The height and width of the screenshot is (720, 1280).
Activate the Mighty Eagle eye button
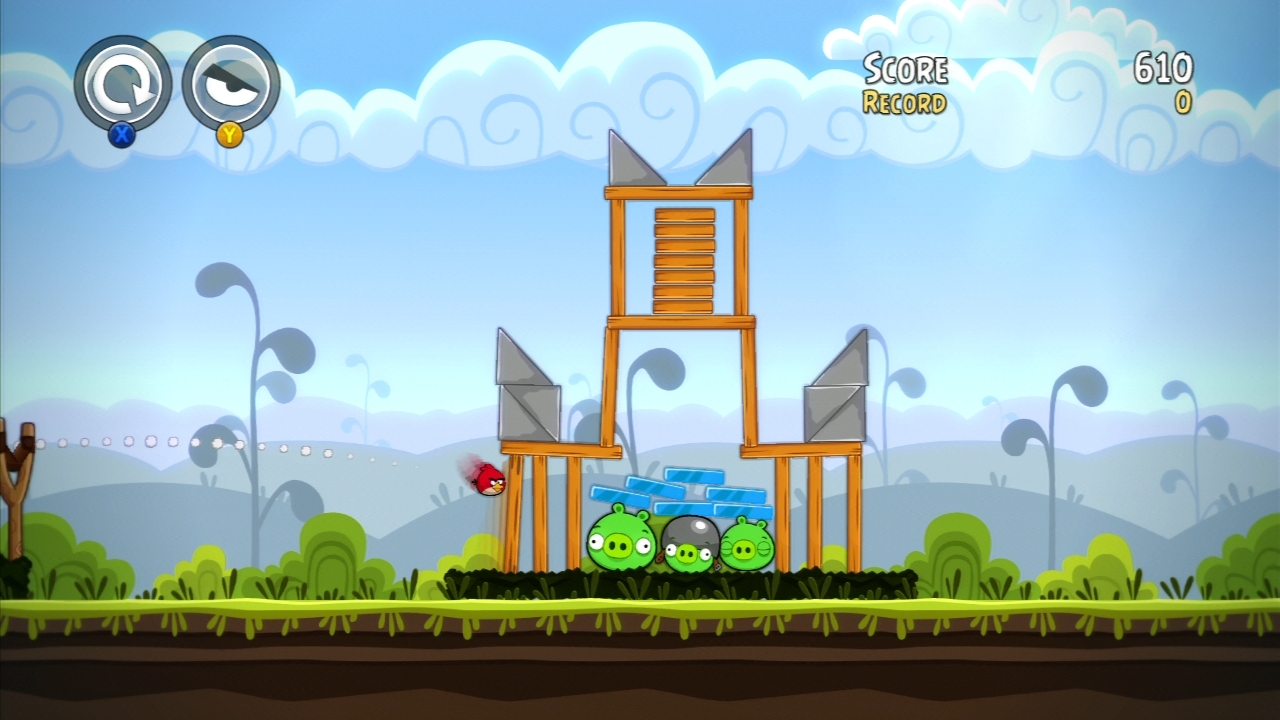point(230,84)
